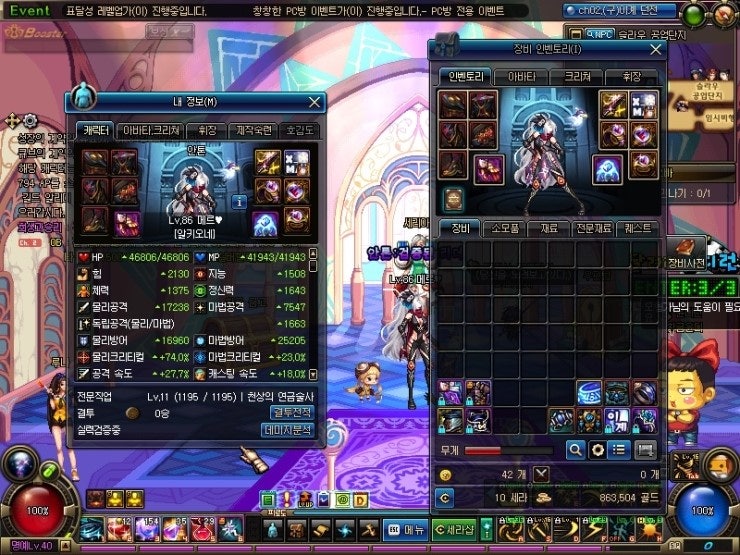Close the 장비 인벤토리 window
The image size is (740, 555).
(x=656, y=48)
